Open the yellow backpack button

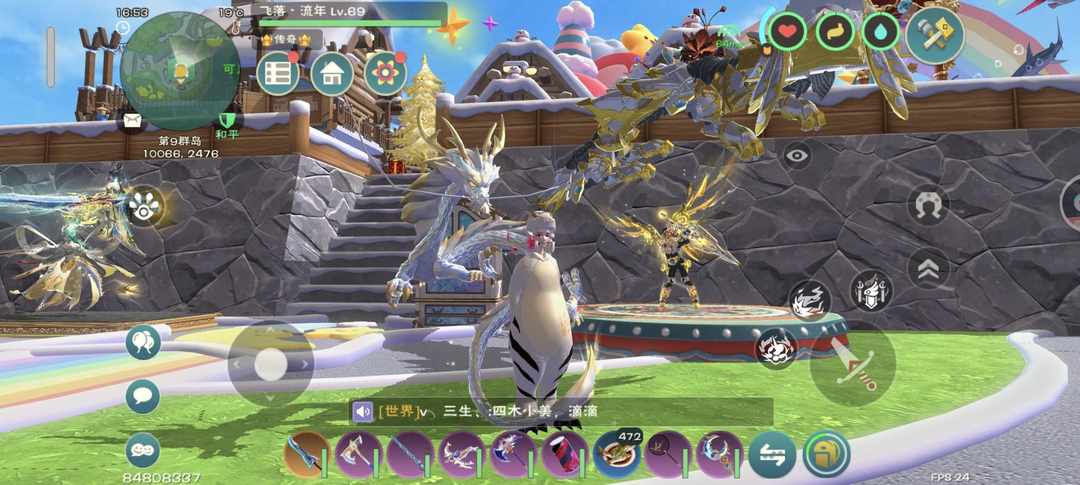[x=826, y=455]
